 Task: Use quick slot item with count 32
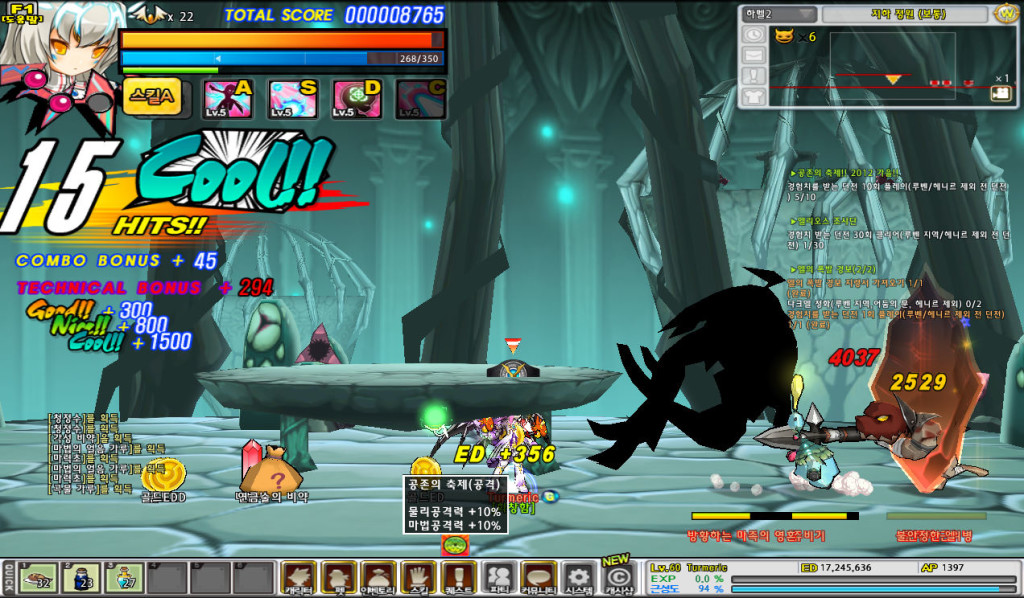(39, 577)
